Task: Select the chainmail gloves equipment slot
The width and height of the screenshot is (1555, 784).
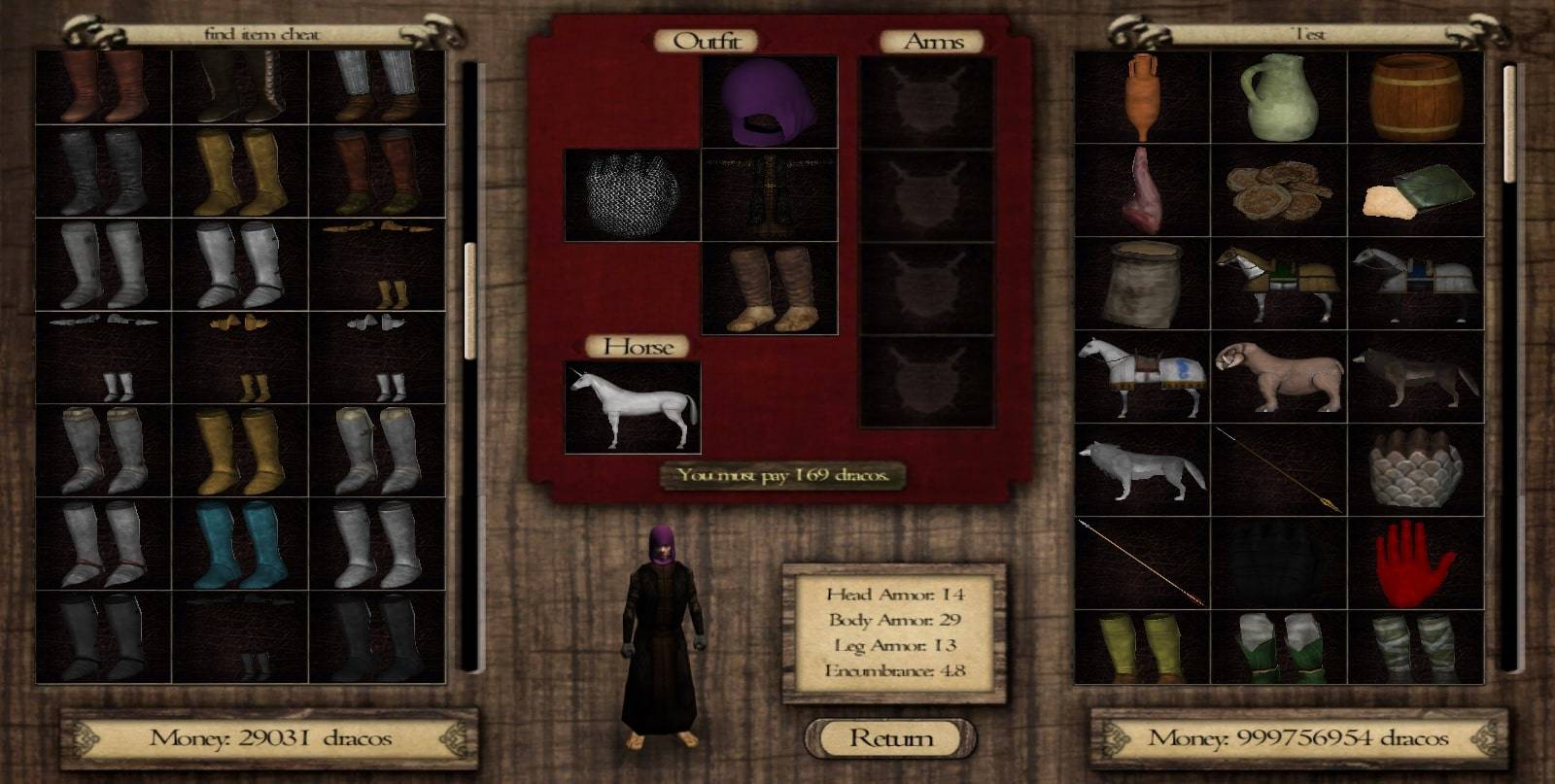Action: (632, 195)
